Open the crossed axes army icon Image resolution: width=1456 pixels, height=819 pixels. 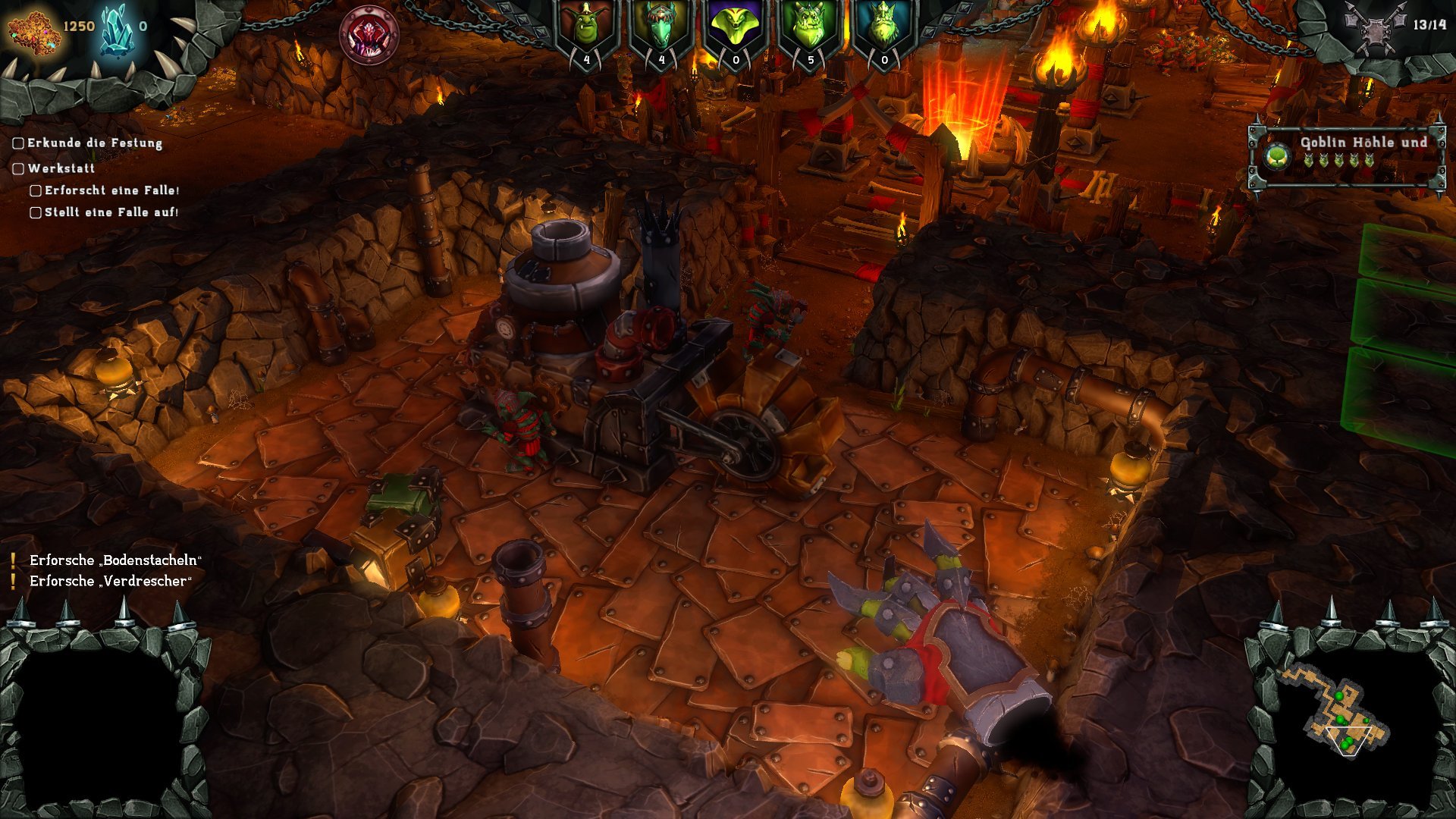1374,28
